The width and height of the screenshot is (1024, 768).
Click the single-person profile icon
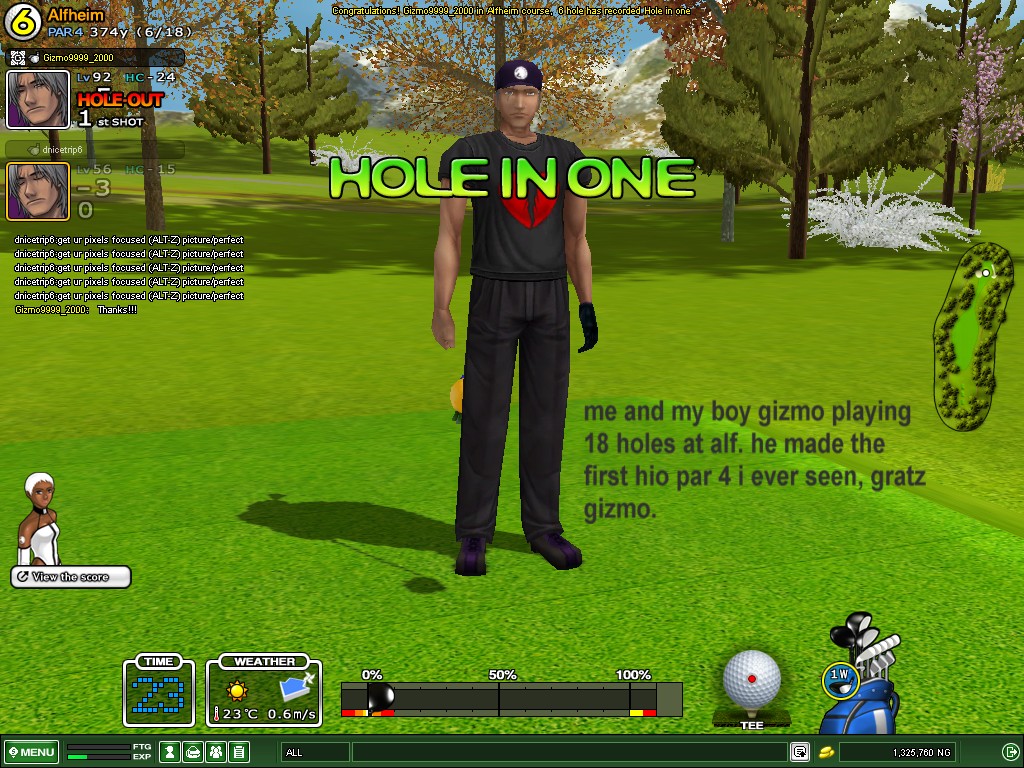pyautogui.click(x=171, y=752)
